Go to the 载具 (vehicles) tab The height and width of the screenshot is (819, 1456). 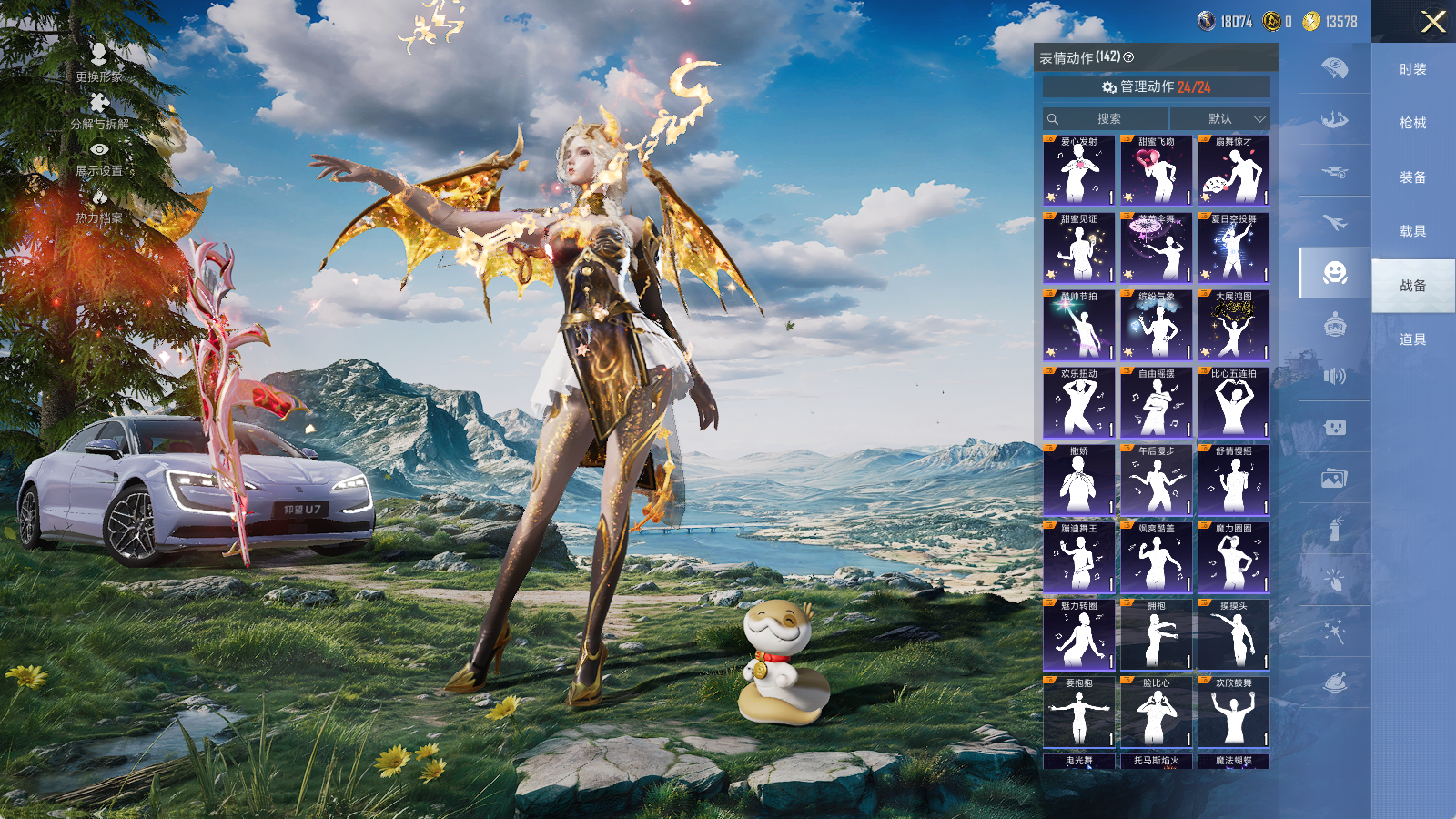coord(1412,231)
